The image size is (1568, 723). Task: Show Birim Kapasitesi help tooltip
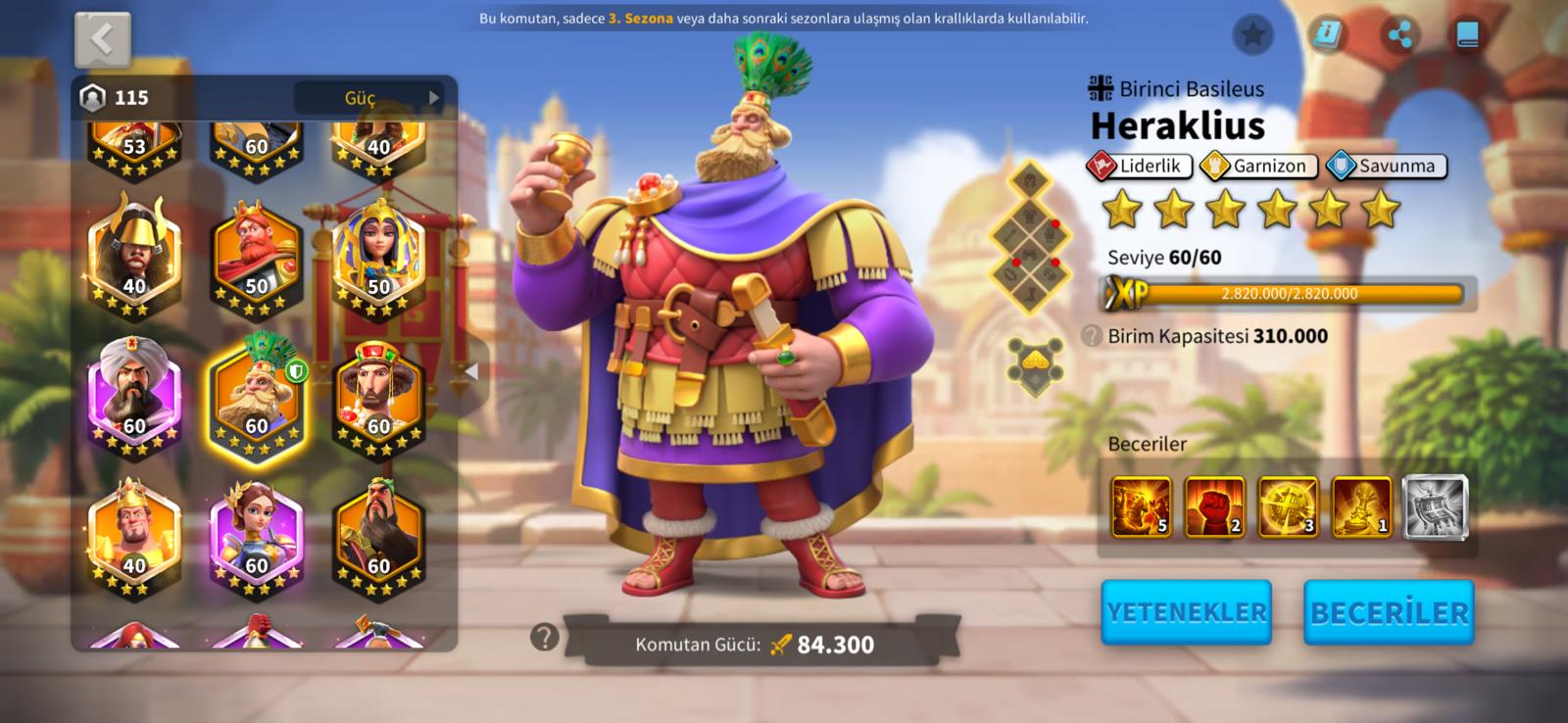pyautogui.click(x=1092, y=336)
